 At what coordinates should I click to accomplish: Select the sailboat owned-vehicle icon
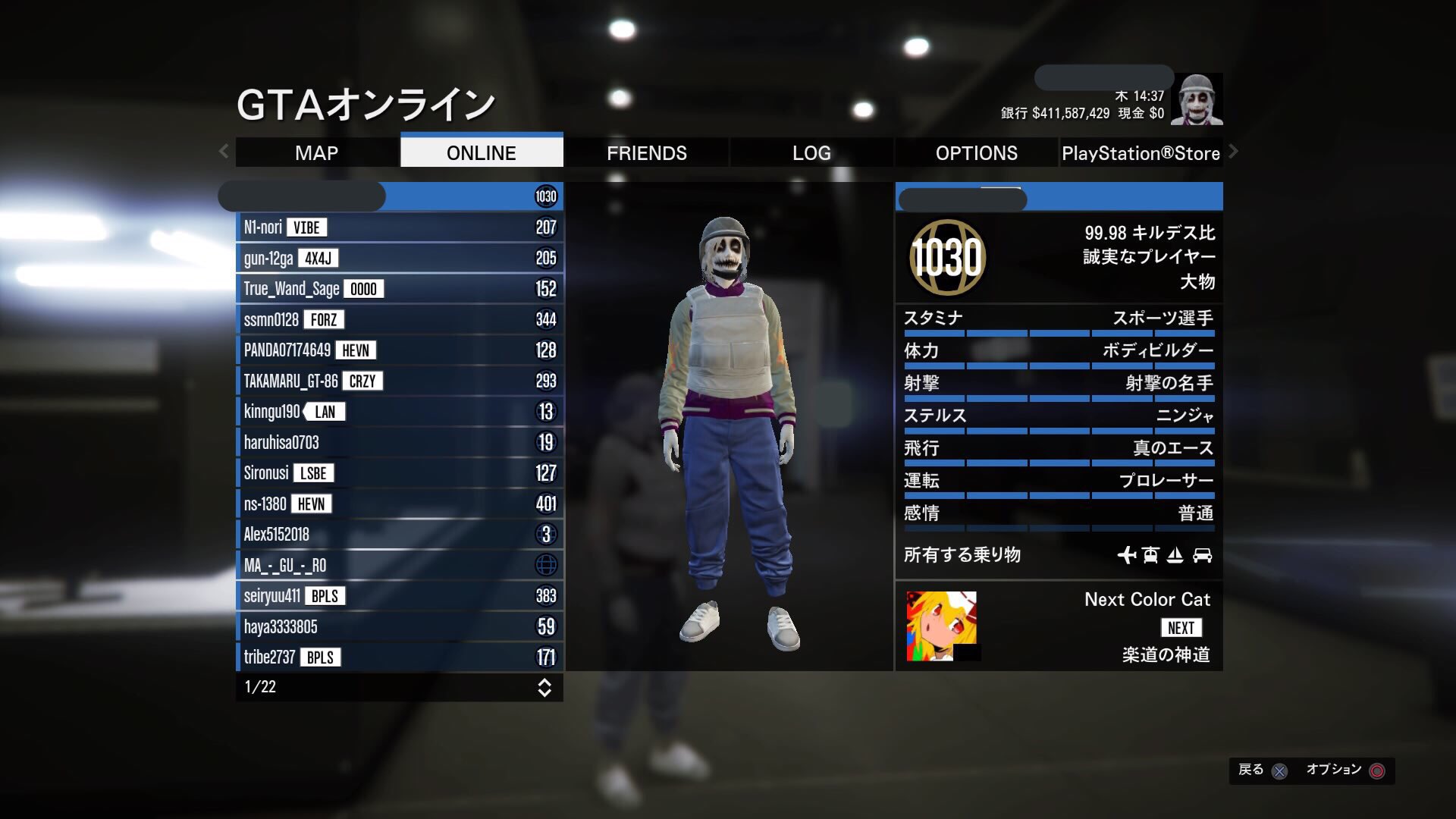coord(1176,555)
